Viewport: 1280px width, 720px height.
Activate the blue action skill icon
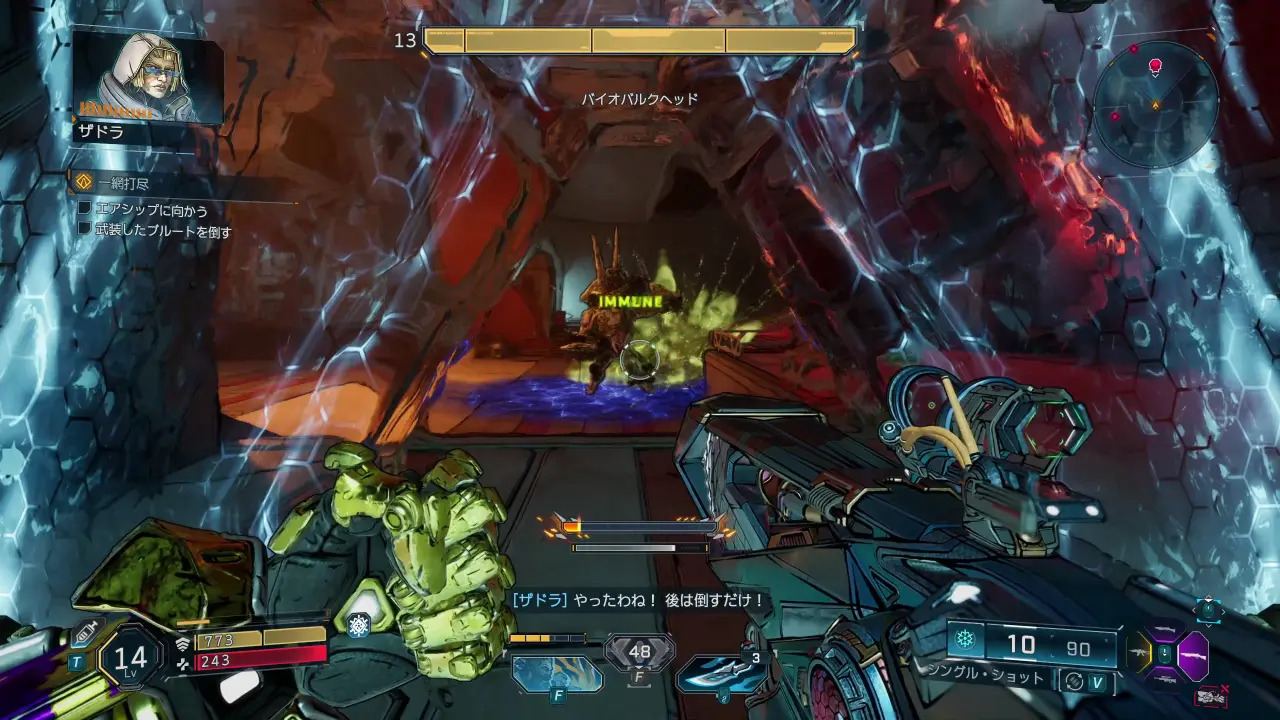tap(557, 673)
